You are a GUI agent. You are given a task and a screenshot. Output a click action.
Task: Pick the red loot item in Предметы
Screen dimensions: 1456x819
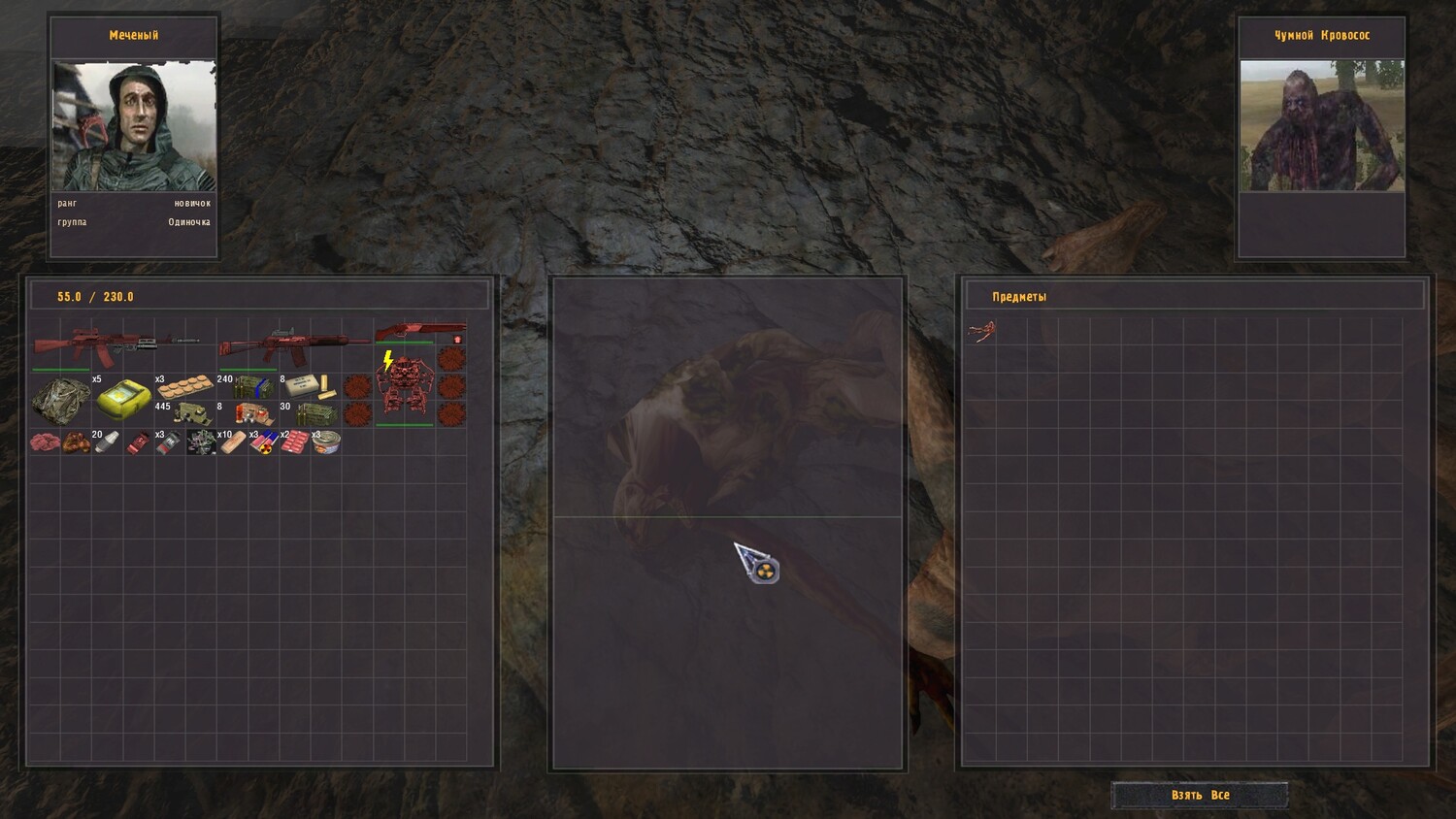point(981,333)
